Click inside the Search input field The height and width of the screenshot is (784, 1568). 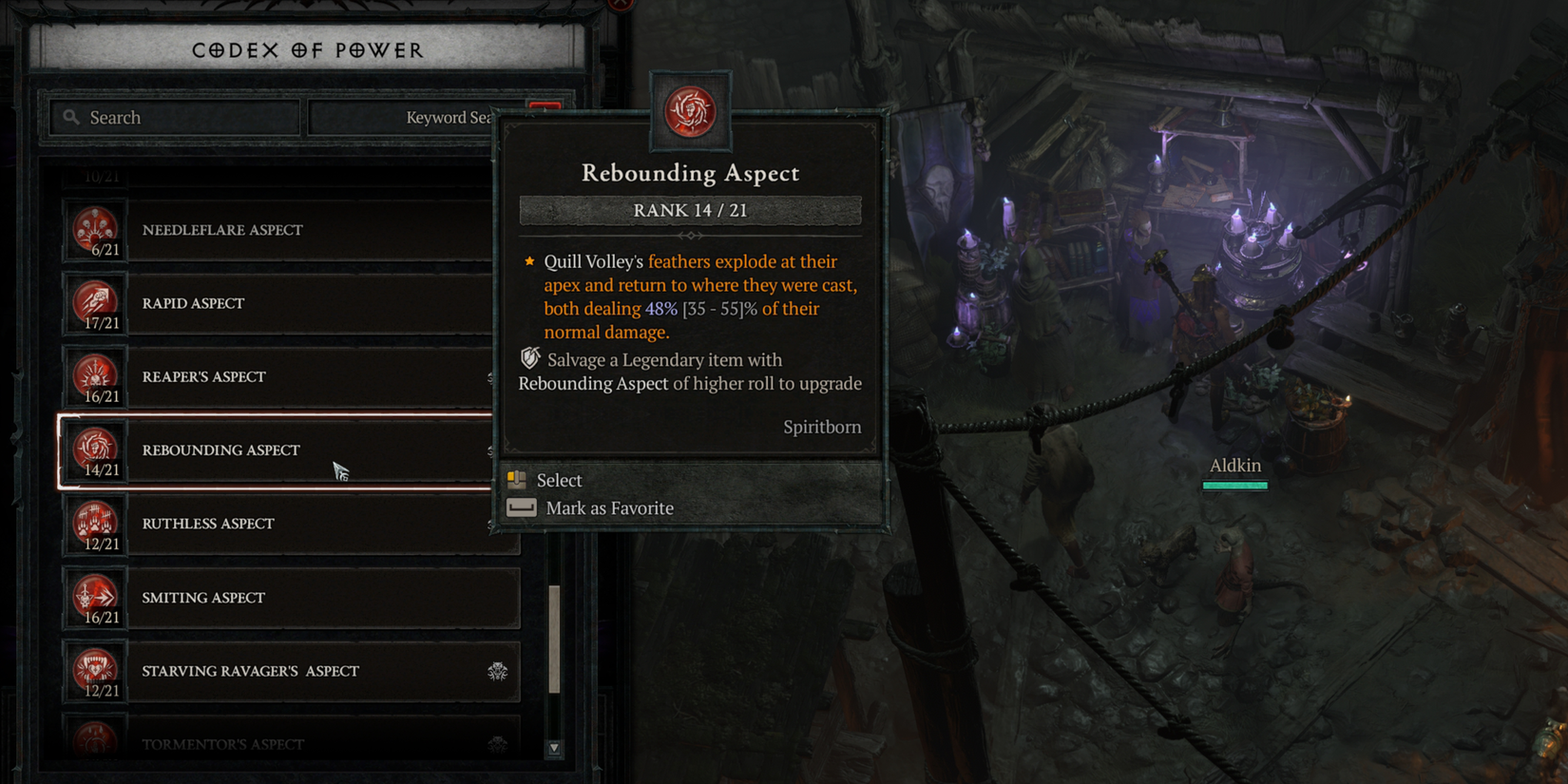(171, 117)
